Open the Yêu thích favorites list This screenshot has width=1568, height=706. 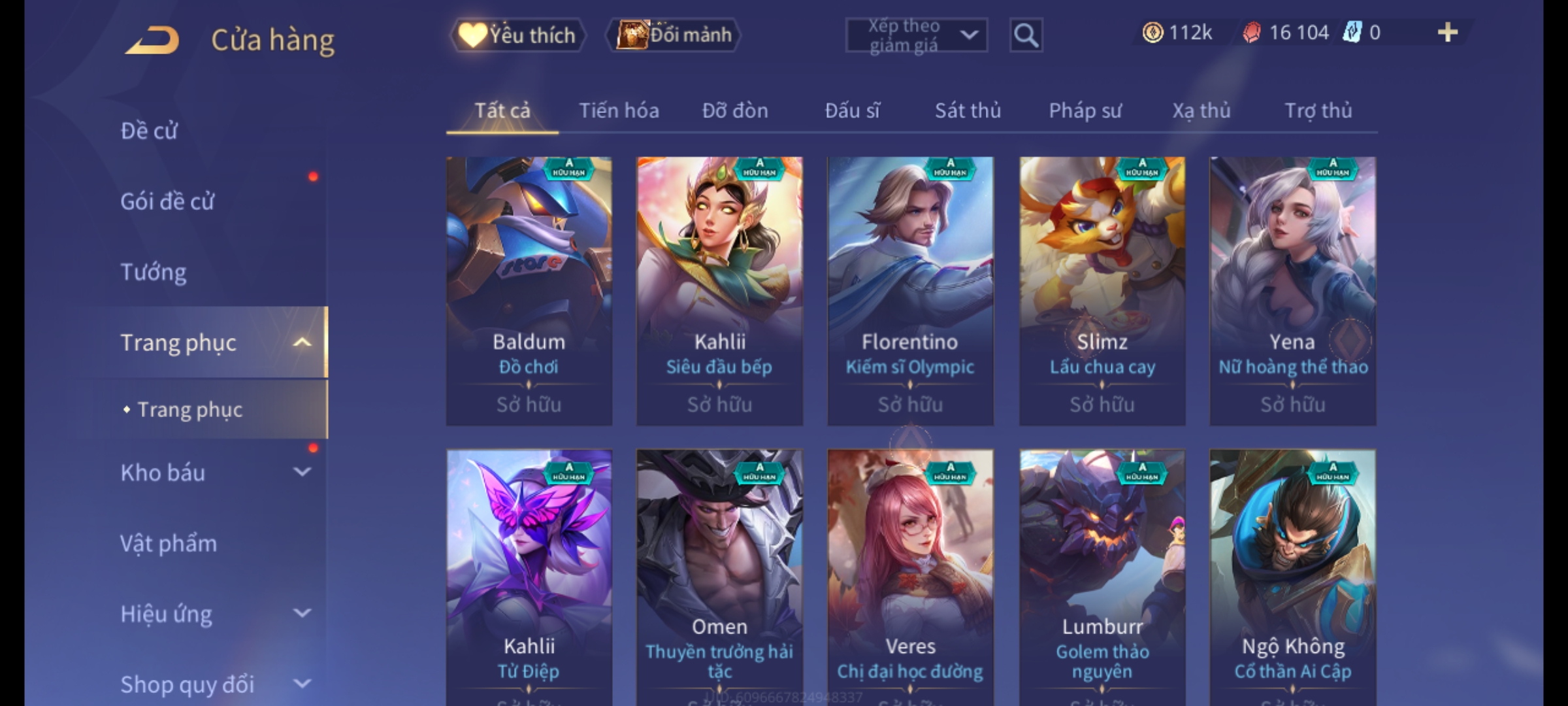tap(518, 35)
